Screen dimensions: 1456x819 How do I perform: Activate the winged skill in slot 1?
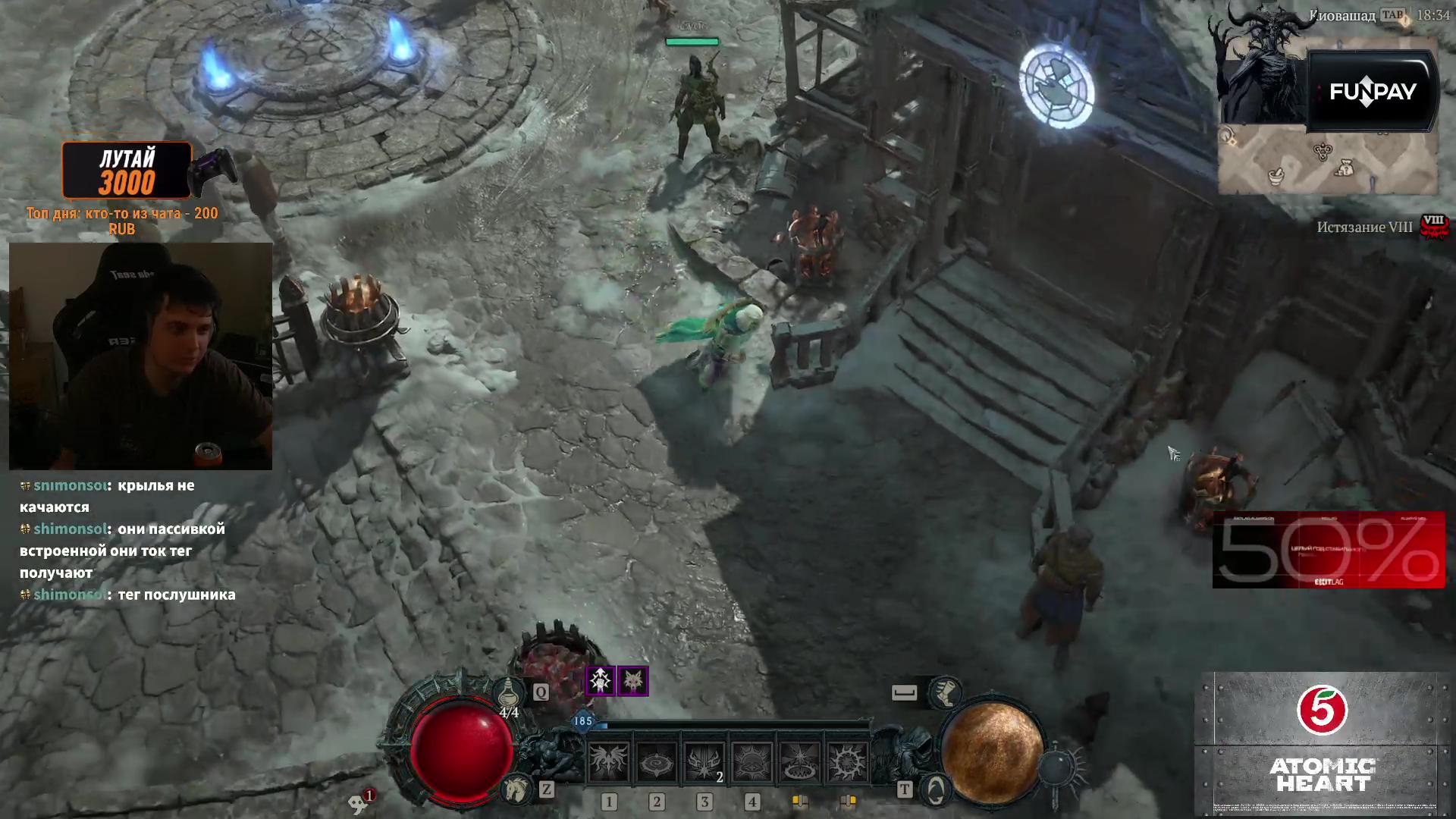[609, 761]
